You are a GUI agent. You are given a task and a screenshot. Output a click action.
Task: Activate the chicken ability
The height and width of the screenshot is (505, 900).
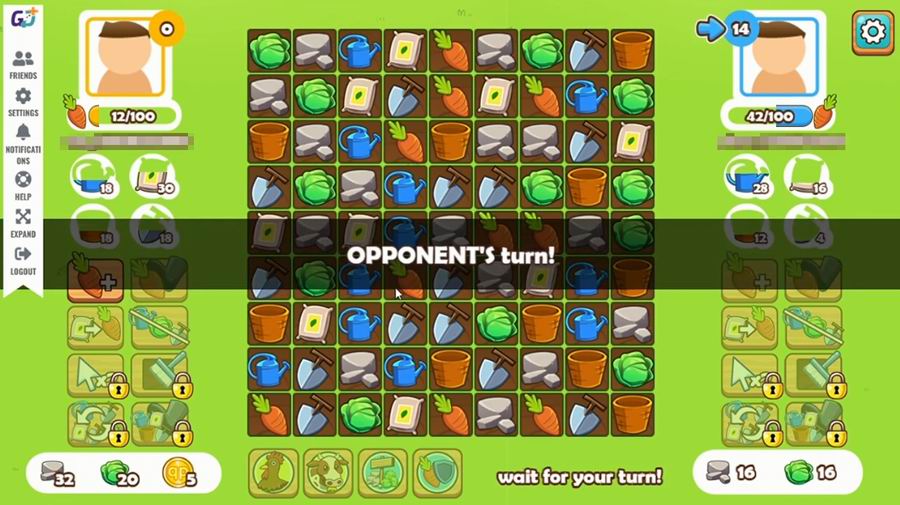point(273,474)
